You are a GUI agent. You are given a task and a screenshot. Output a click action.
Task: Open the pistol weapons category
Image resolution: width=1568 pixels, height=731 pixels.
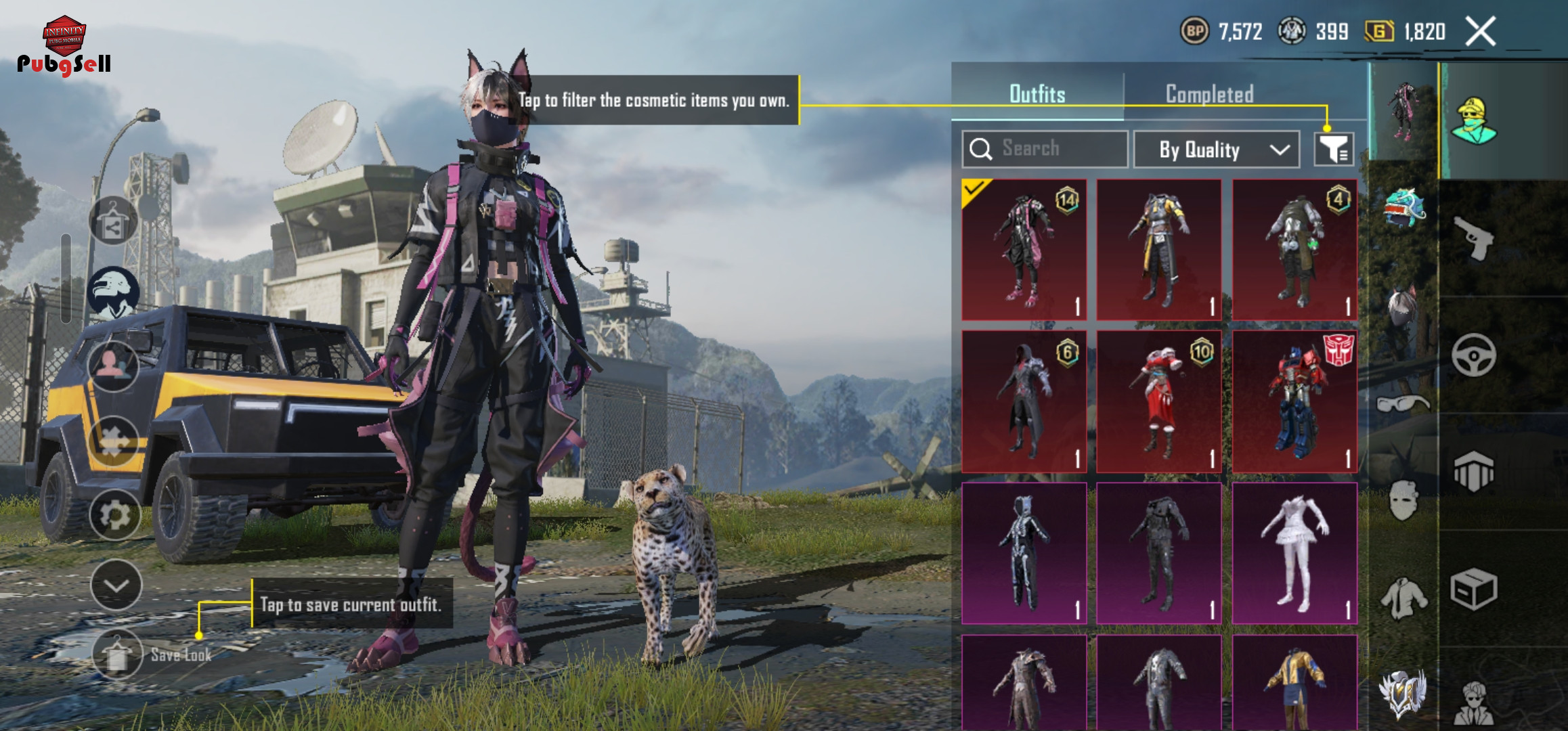tap(1474, 238)
